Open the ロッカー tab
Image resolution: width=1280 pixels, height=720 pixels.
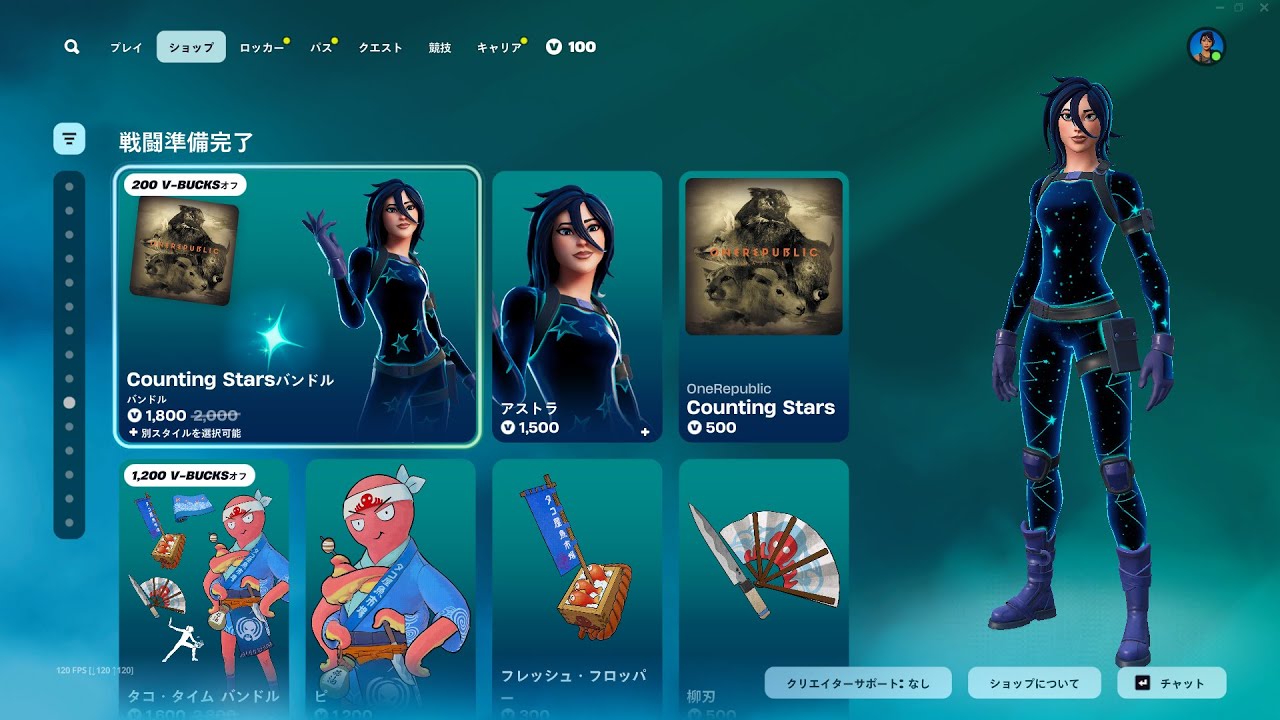point(261,47)
